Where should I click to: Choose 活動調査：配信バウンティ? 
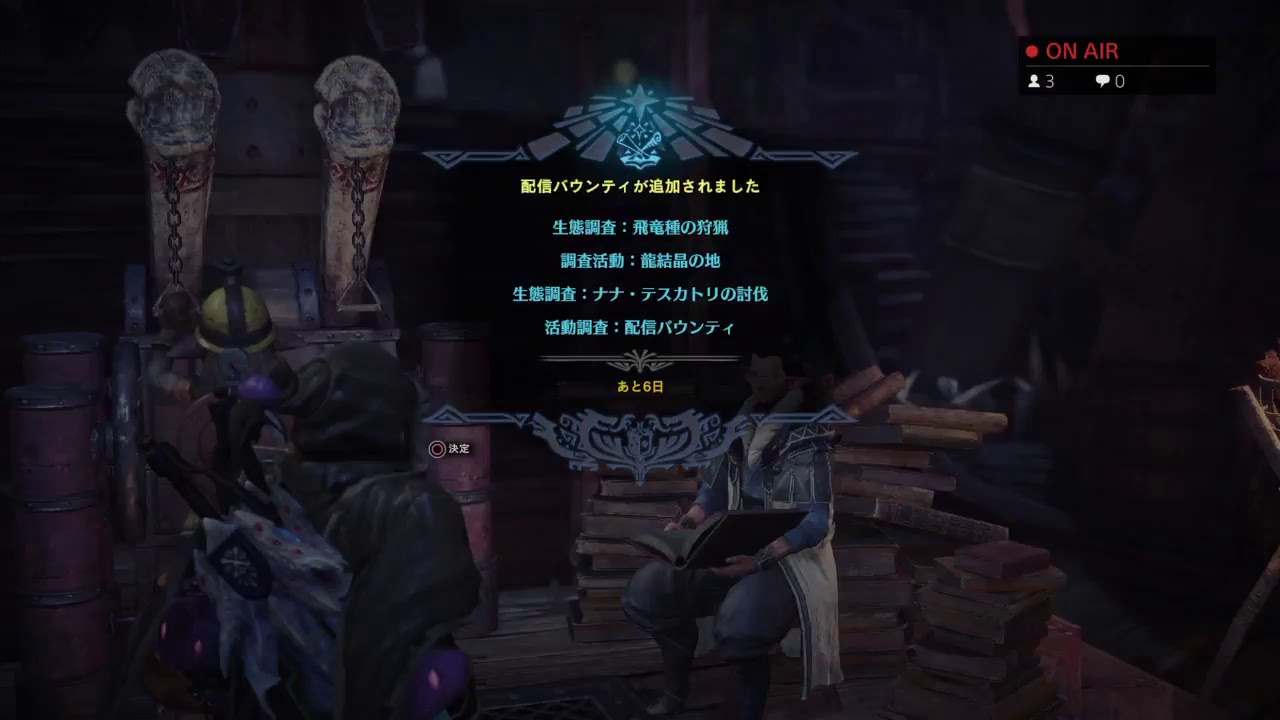[640, 327]
